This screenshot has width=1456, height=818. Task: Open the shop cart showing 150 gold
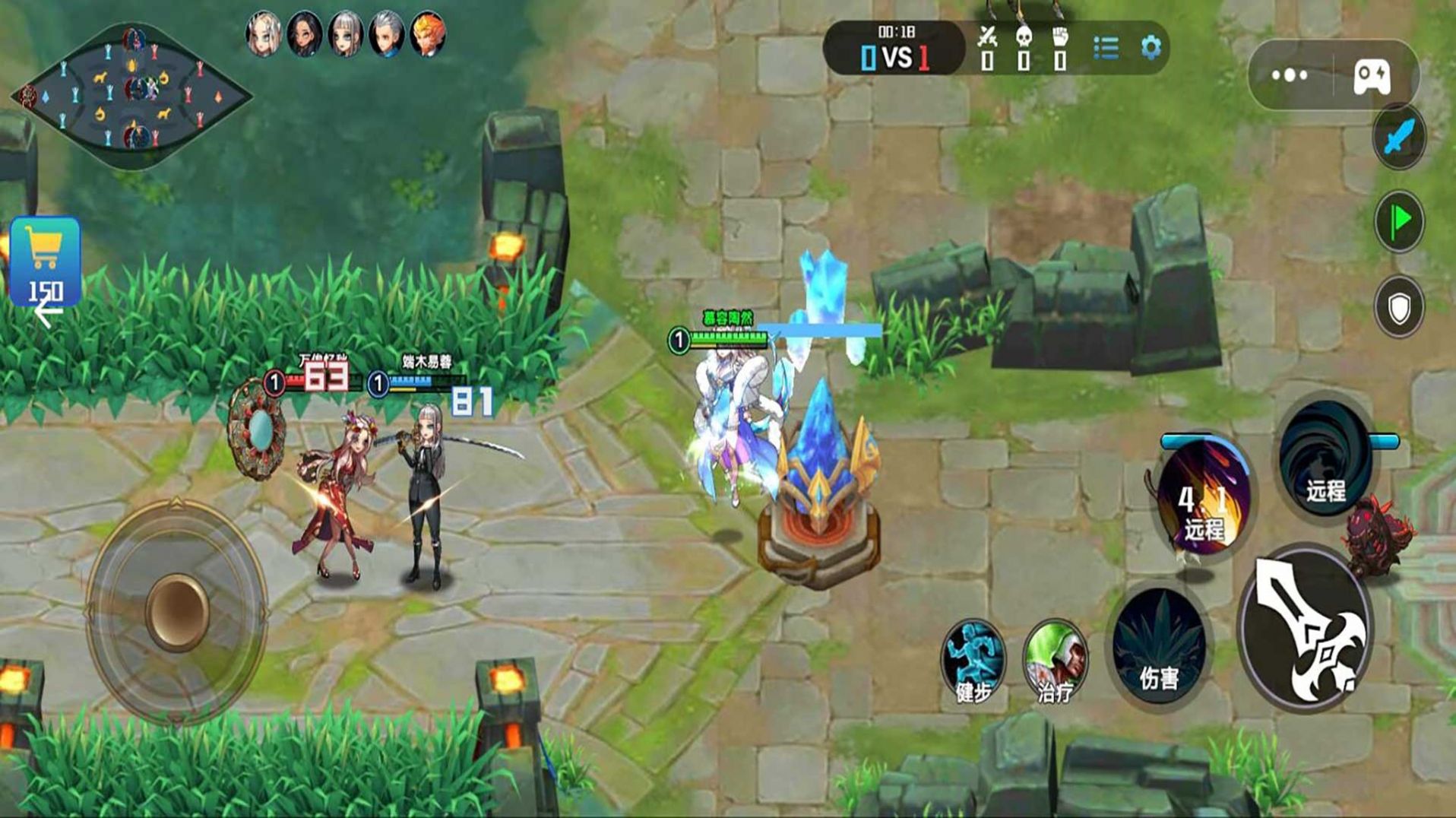(45, 260)
